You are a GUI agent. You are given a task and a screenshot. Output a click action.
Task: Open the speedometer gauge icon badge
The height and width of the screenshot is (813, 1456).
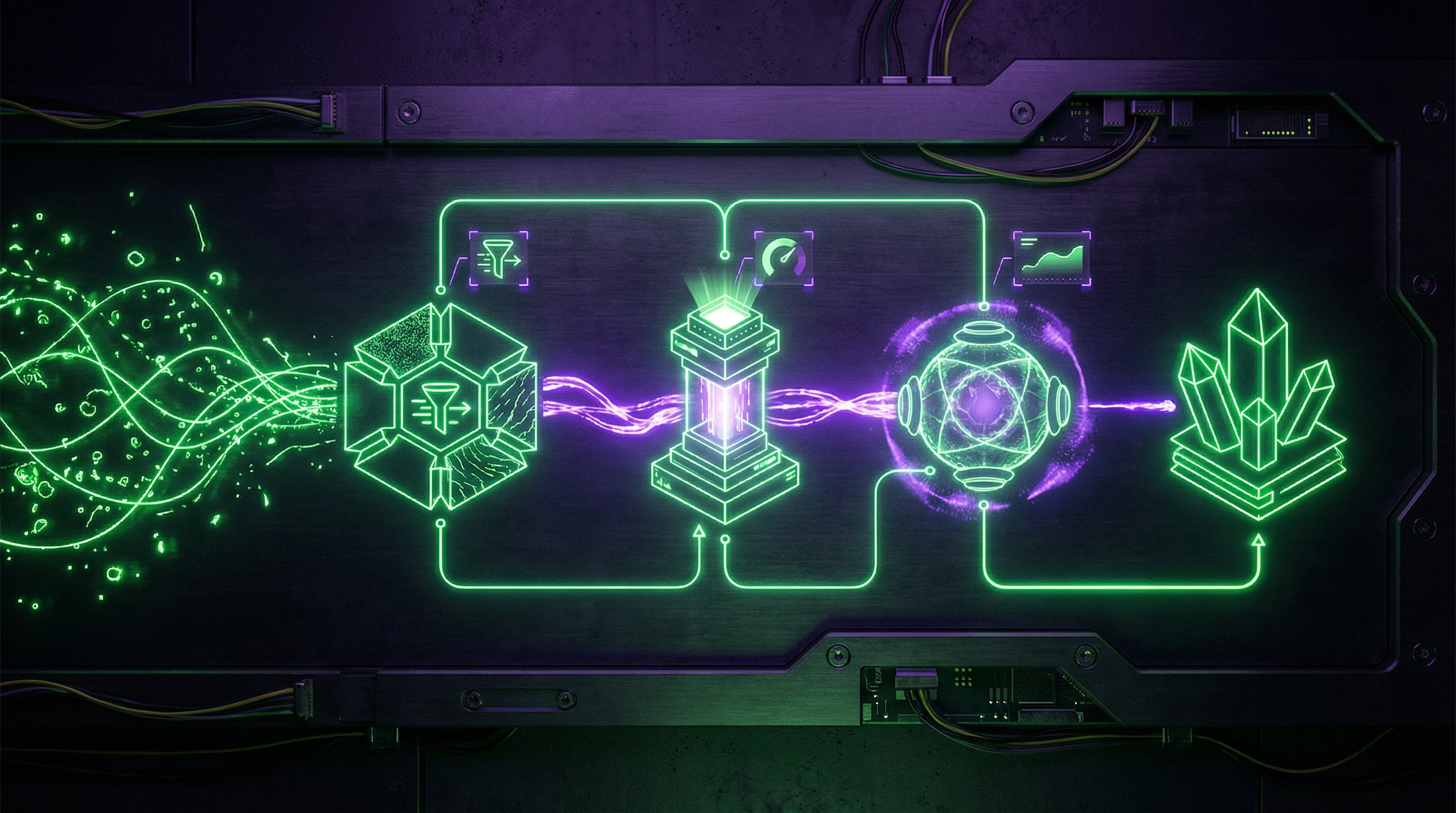point(785,258)
